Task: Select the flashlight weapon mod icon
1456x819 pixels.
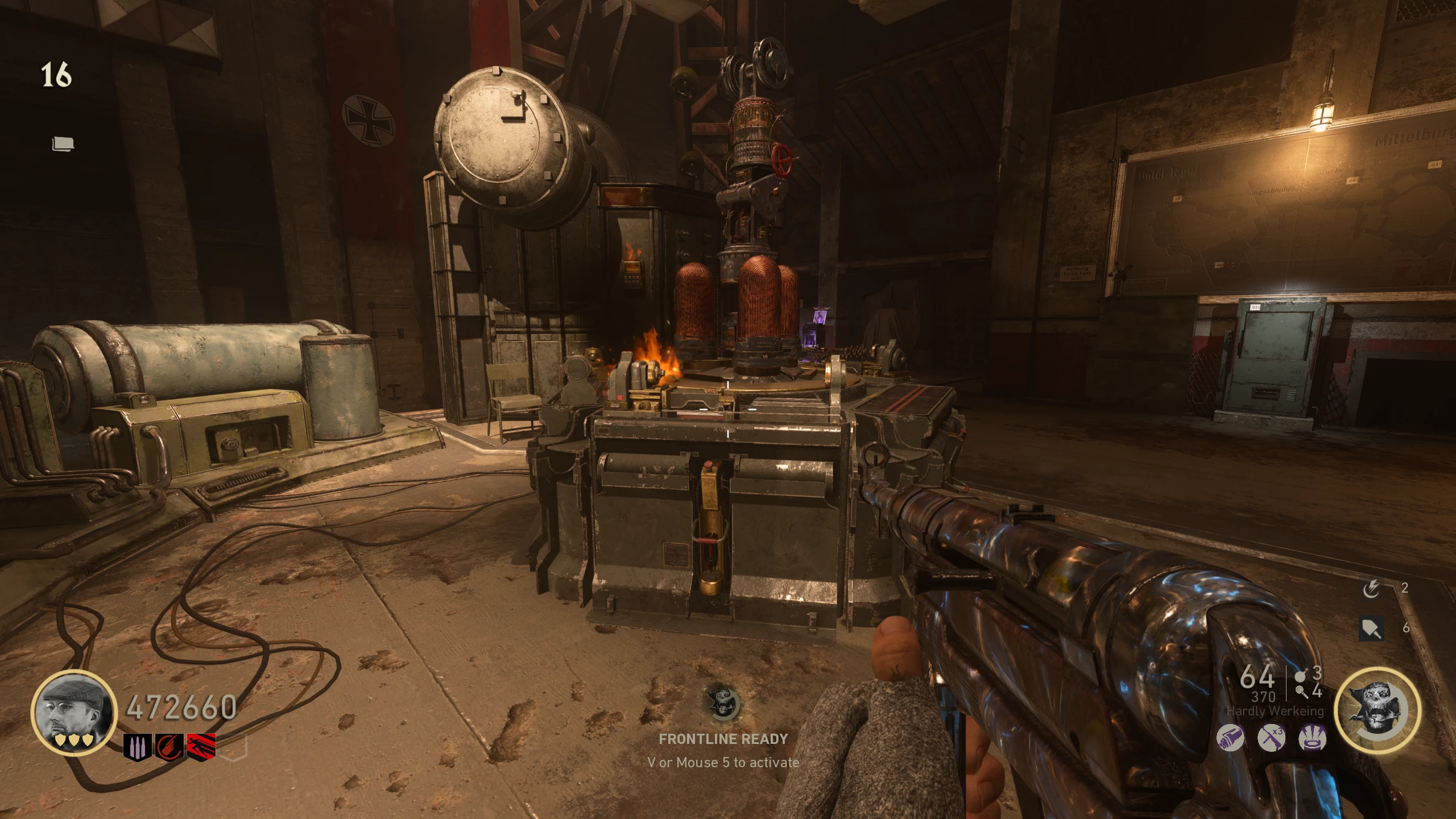Action: tap(1230, 739)
